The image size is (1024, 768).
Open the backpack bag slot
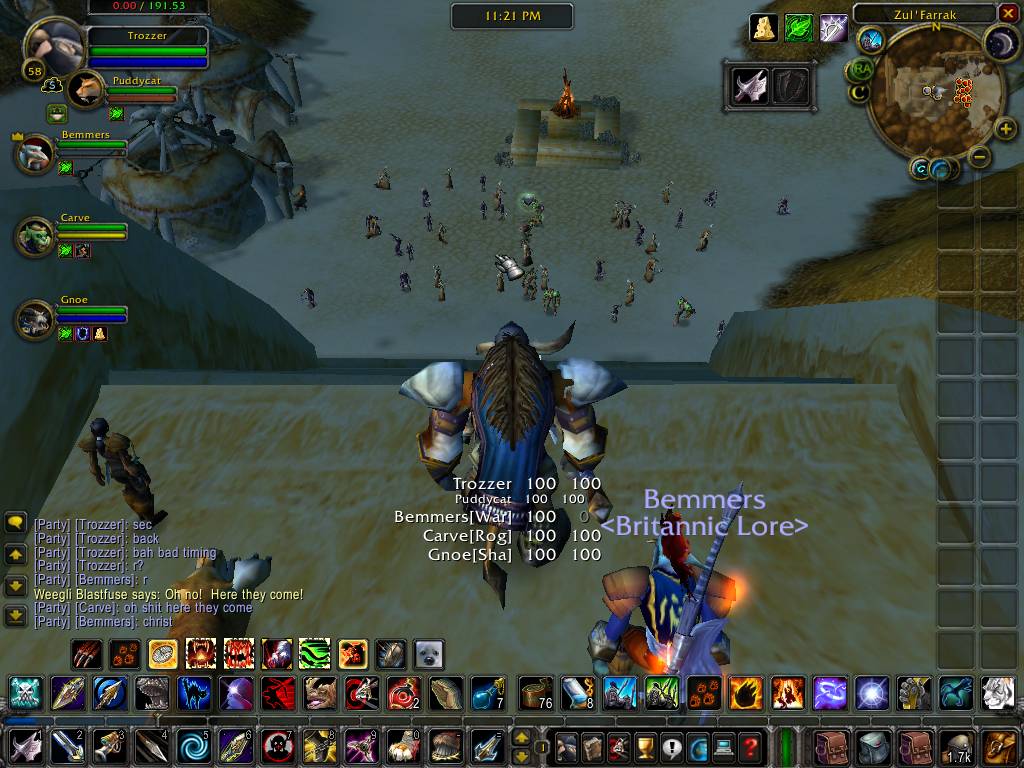(1000, 746)
